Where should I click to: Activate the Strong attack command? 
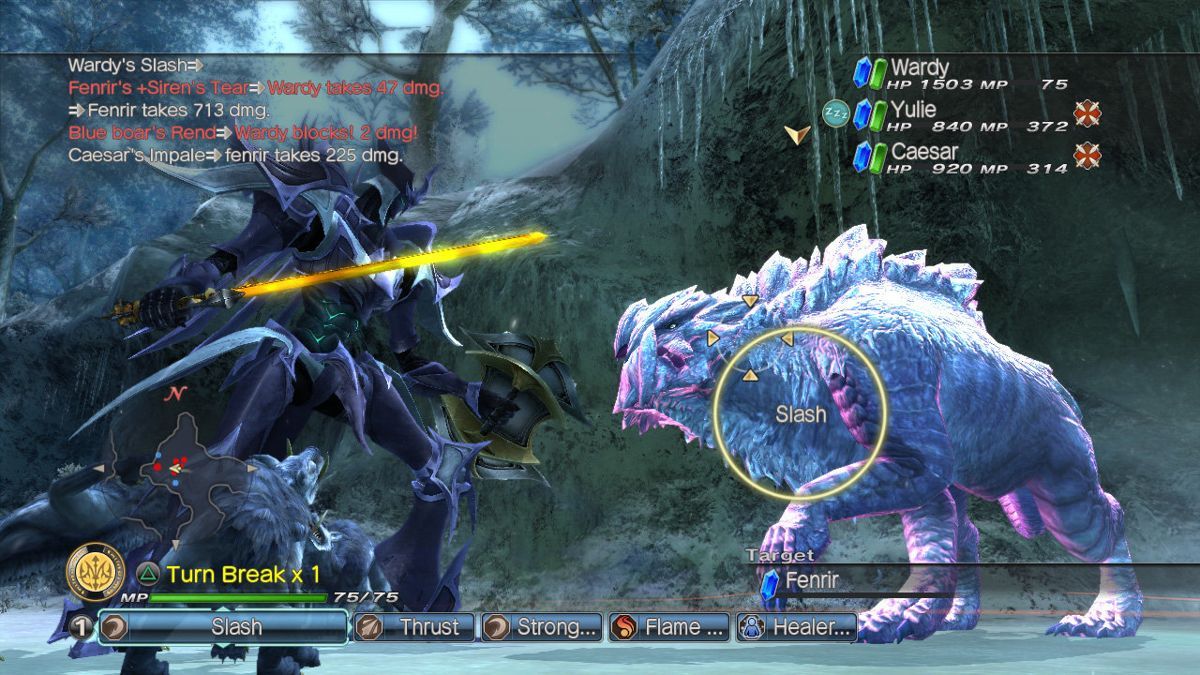tap(542, 627)
